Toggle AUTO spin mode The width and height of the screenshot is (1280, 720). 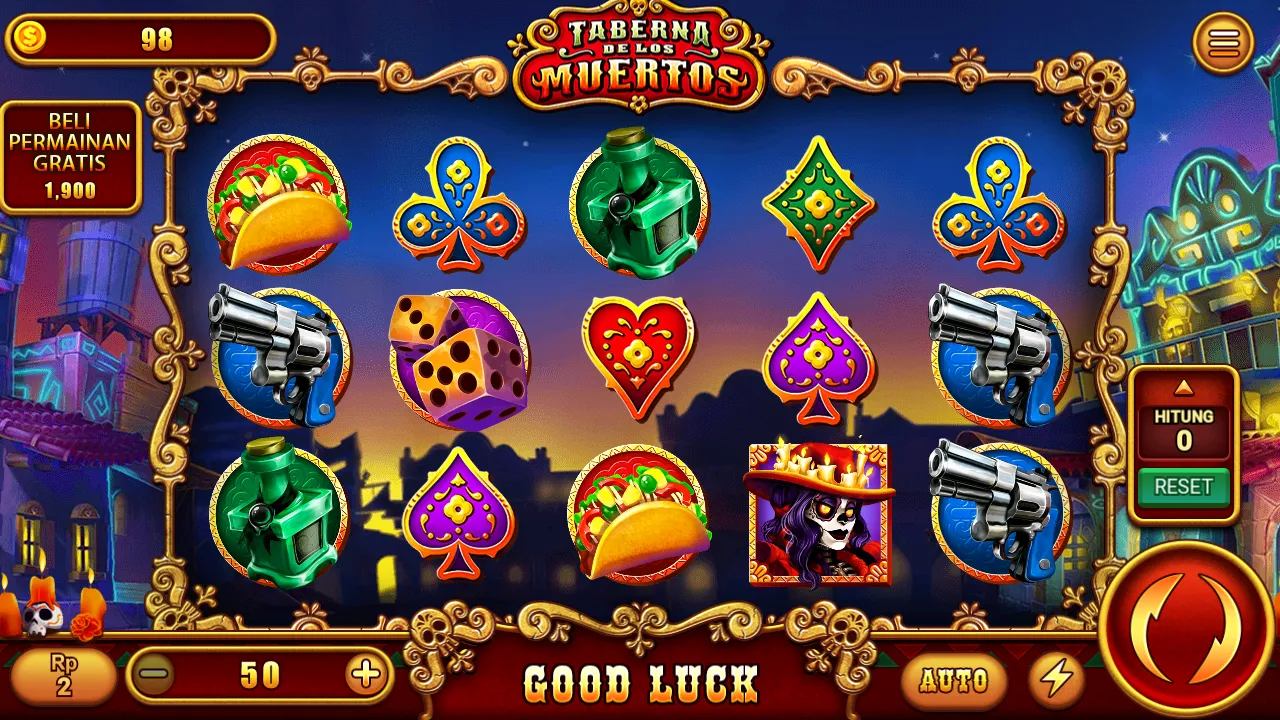(953, 680)
